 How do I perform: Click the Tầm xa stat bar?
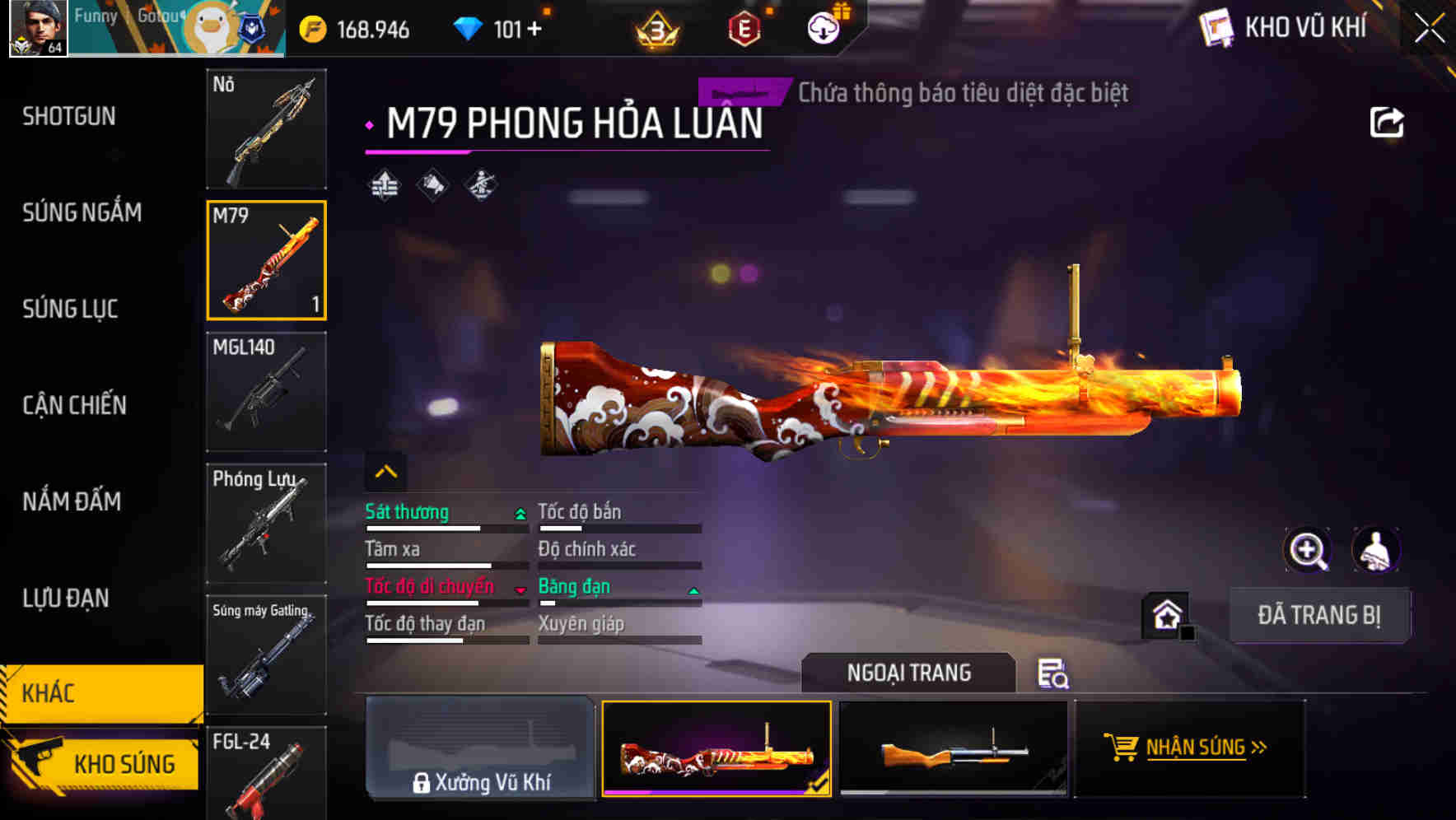pos(428,565)
